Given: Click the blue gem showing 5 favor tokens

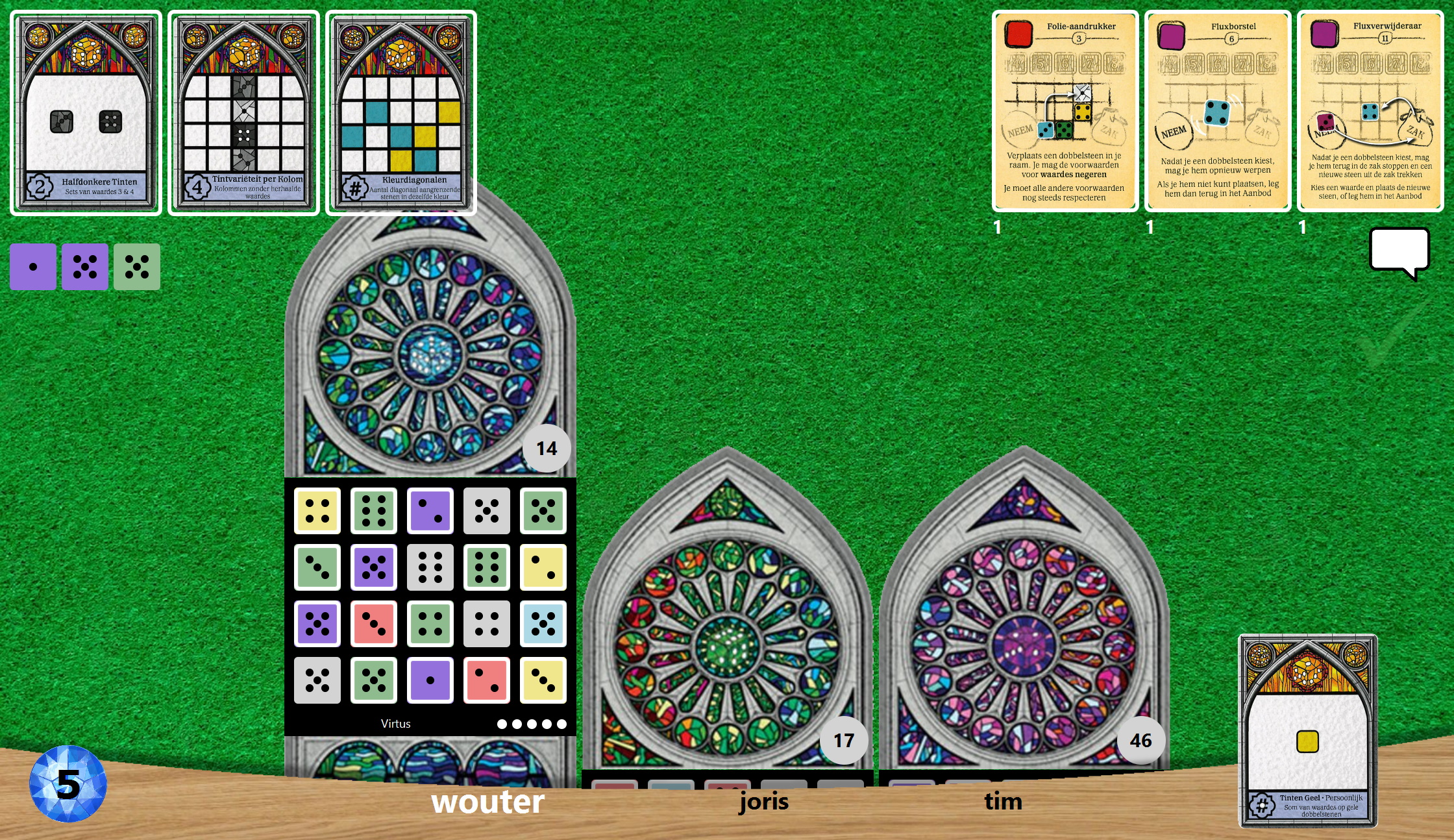Looking at the screenshot, I should point(68,783).
